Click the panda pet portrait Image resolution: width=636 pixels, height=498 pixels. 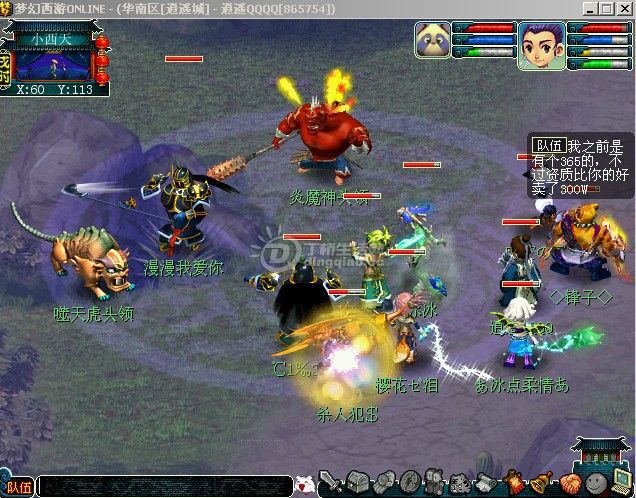[432, 42]
